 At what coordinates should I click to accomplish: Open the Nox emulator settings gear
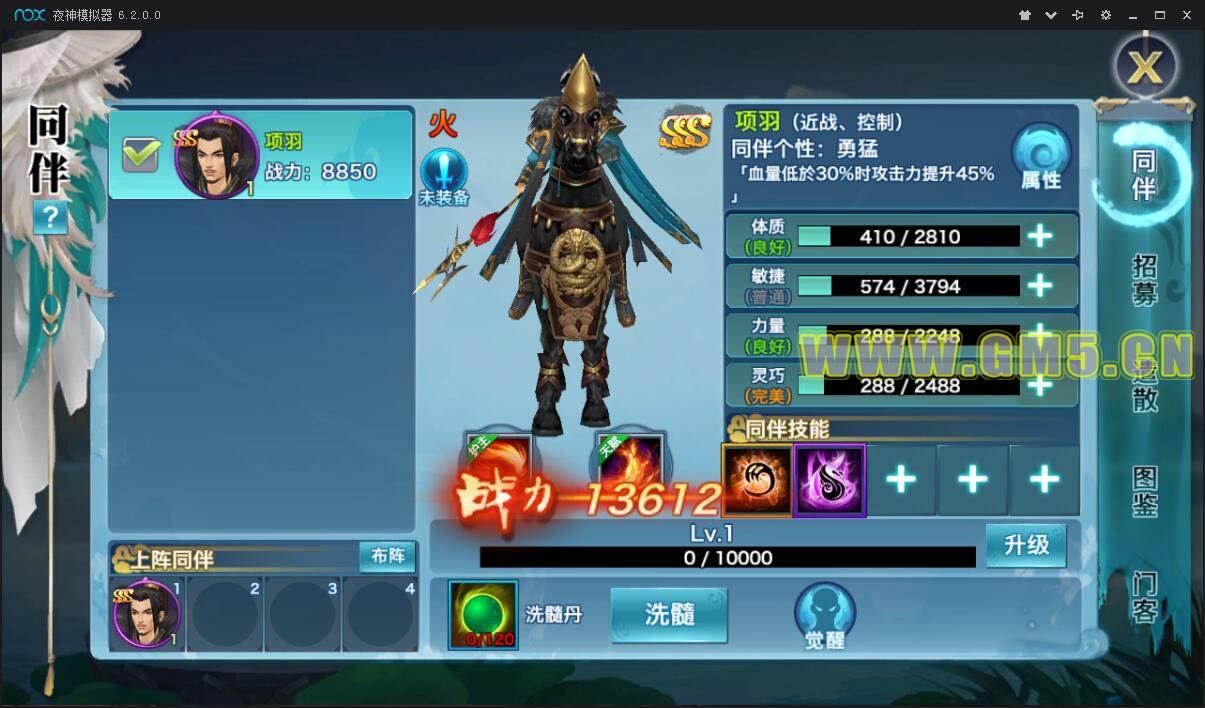pos(1105,15)
